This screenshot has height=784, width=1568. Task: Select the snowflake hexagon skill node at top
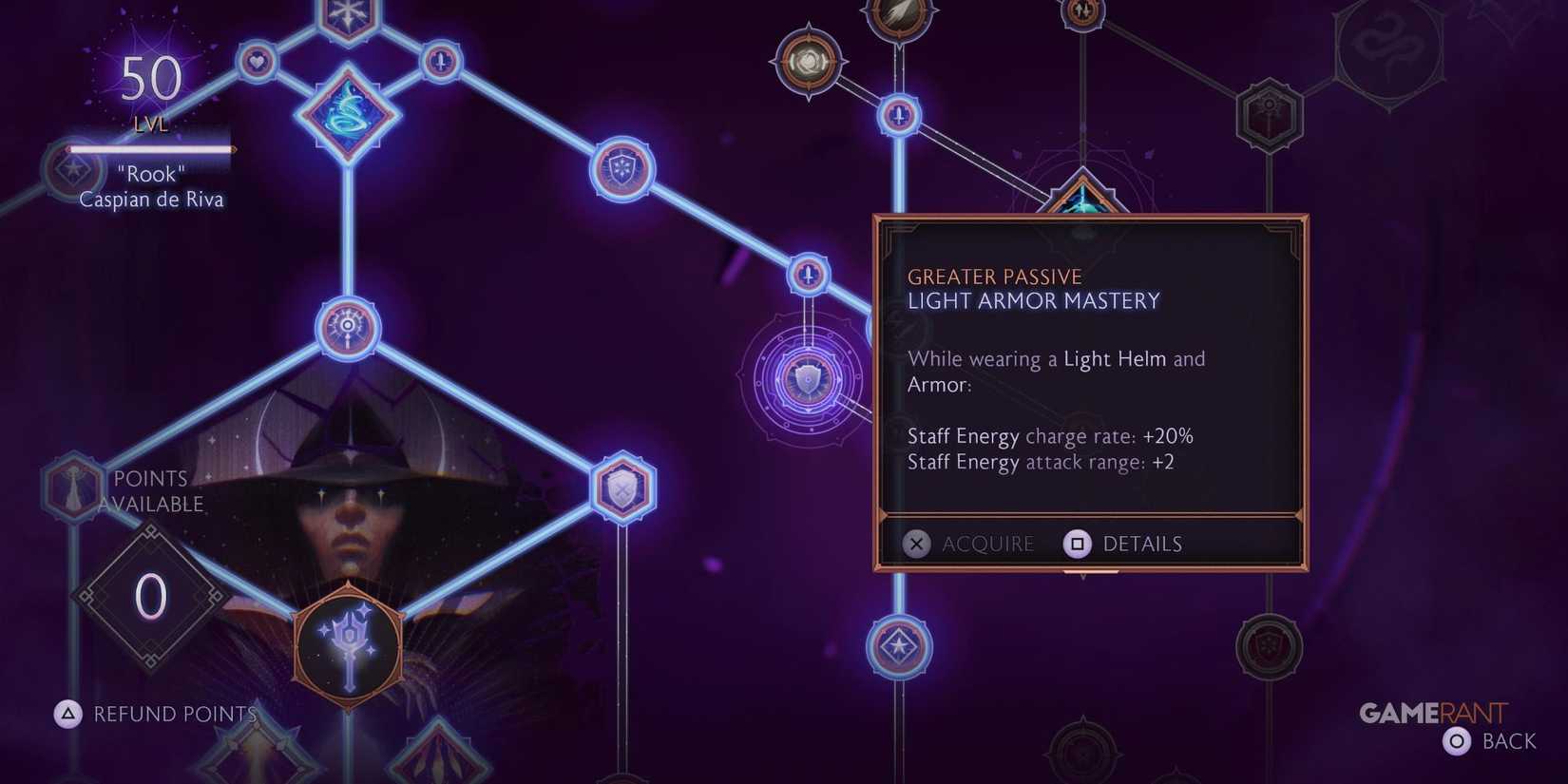345,11
